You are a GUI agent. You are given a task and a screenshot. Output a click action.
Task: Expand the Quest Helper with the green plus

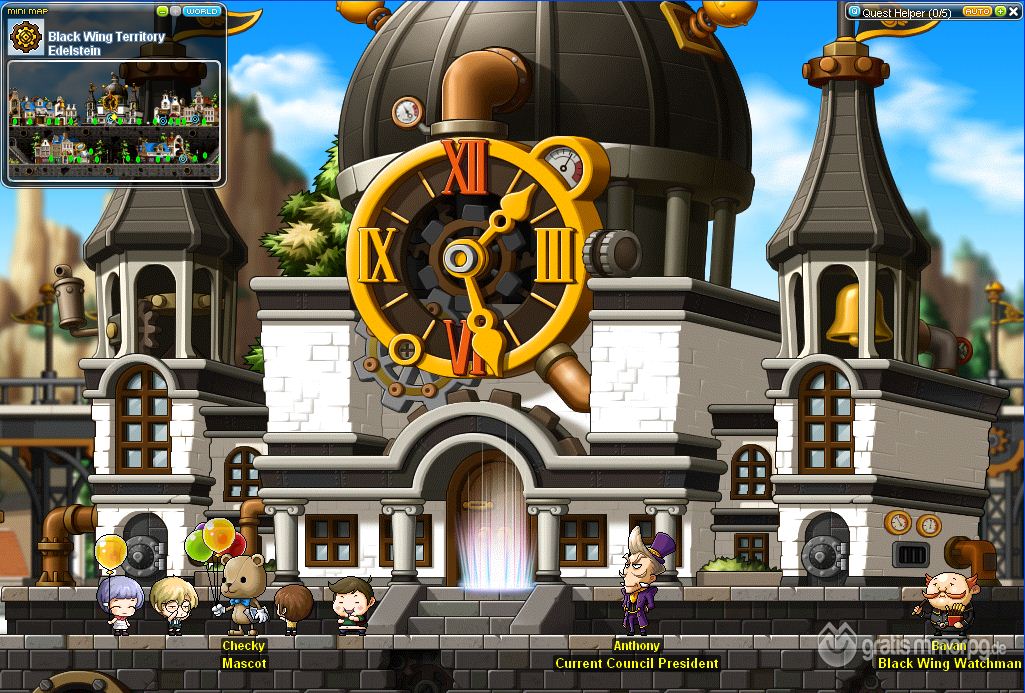click(x=1000, y=11)
